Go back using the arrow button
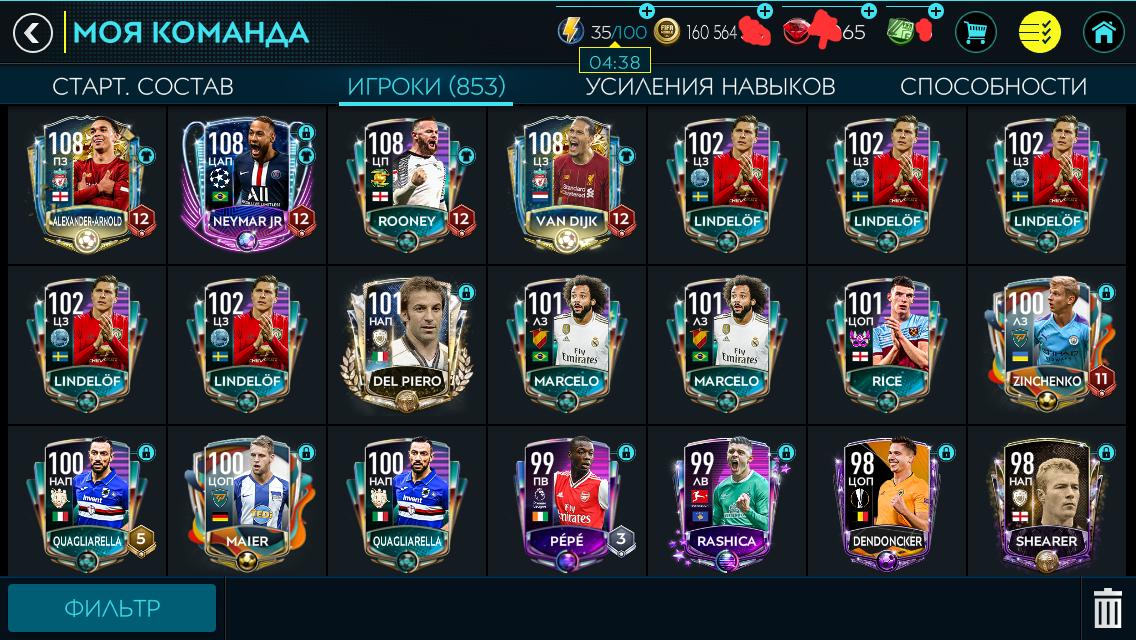The height and width of the screenshot is (640, 1136). [x=33, y=33]
